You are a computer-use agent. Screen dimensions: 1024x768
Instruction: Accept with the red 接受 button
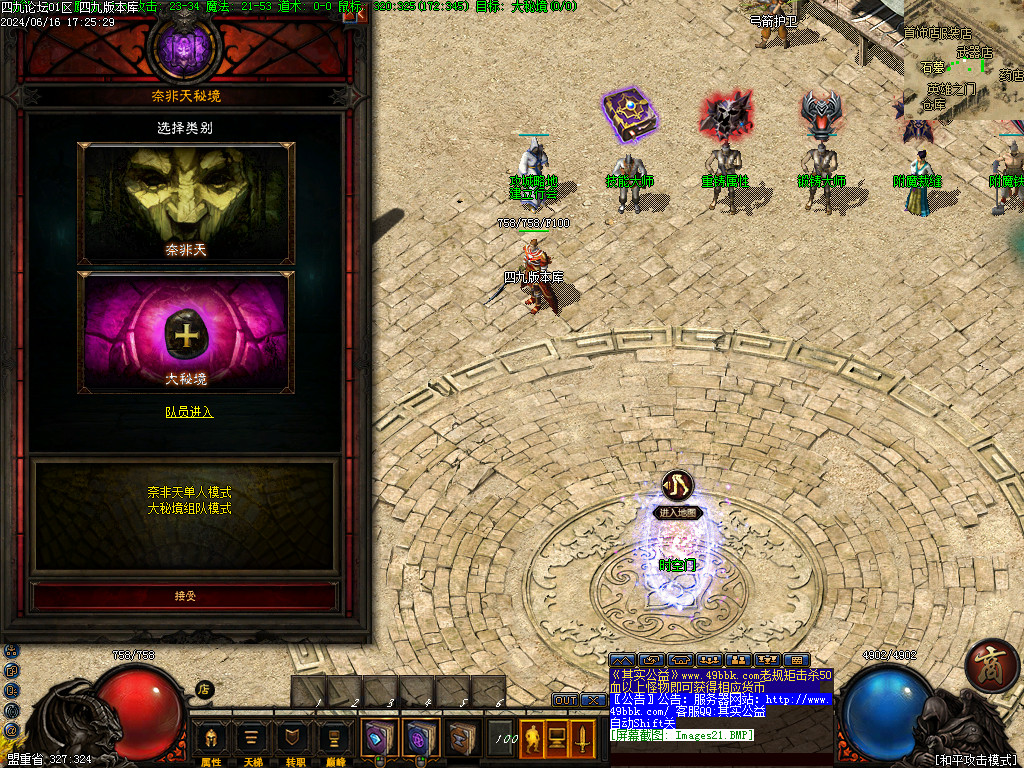[185, 596]
